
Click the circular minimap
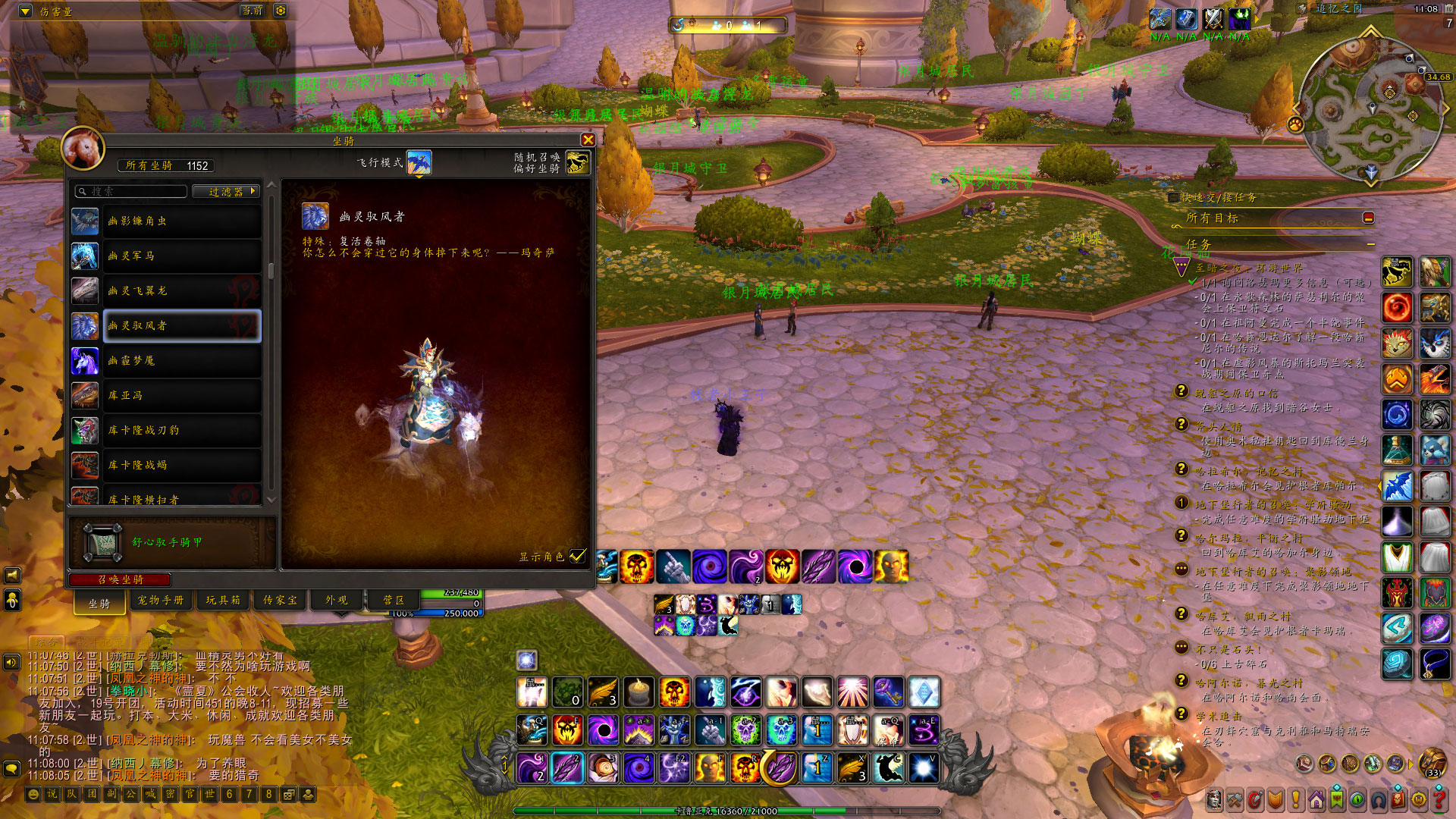point(1370,108)
